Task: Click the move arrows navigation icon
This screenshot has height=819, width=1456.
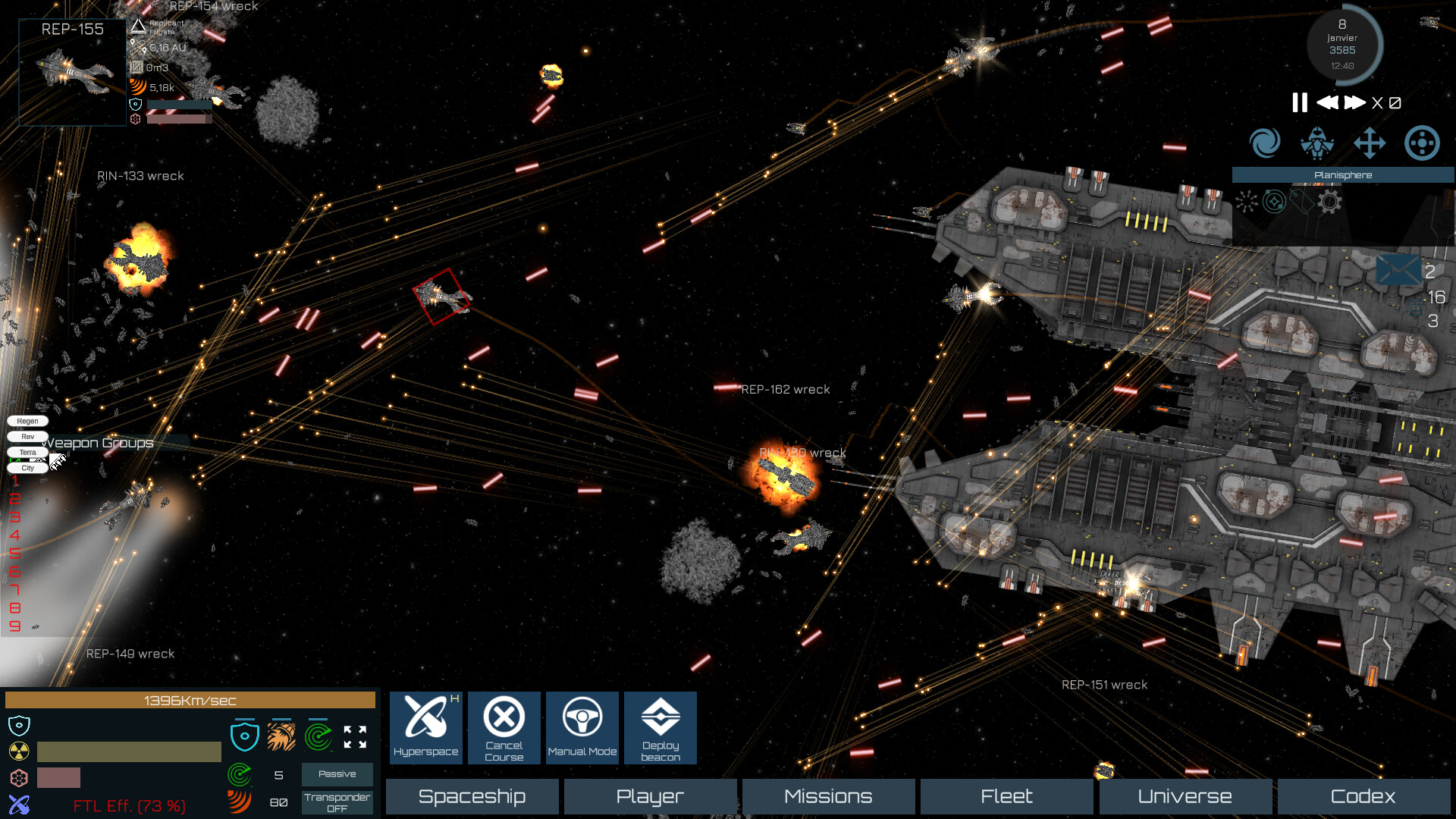Action: [x=1369, y=143]
